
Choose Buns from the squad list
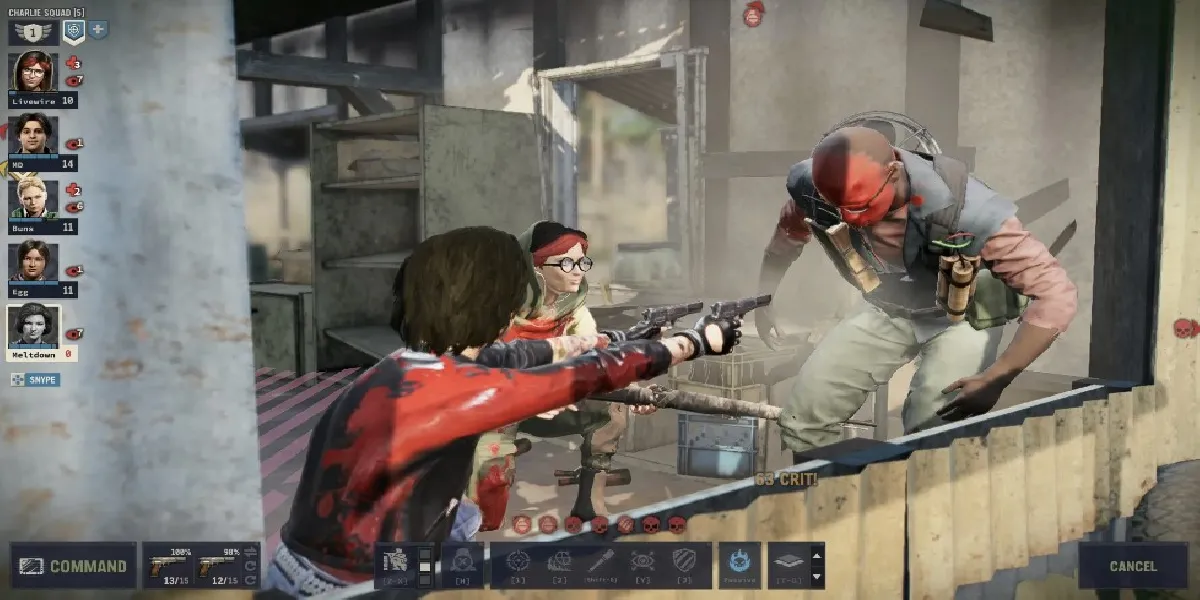click(x=33, y=198)
